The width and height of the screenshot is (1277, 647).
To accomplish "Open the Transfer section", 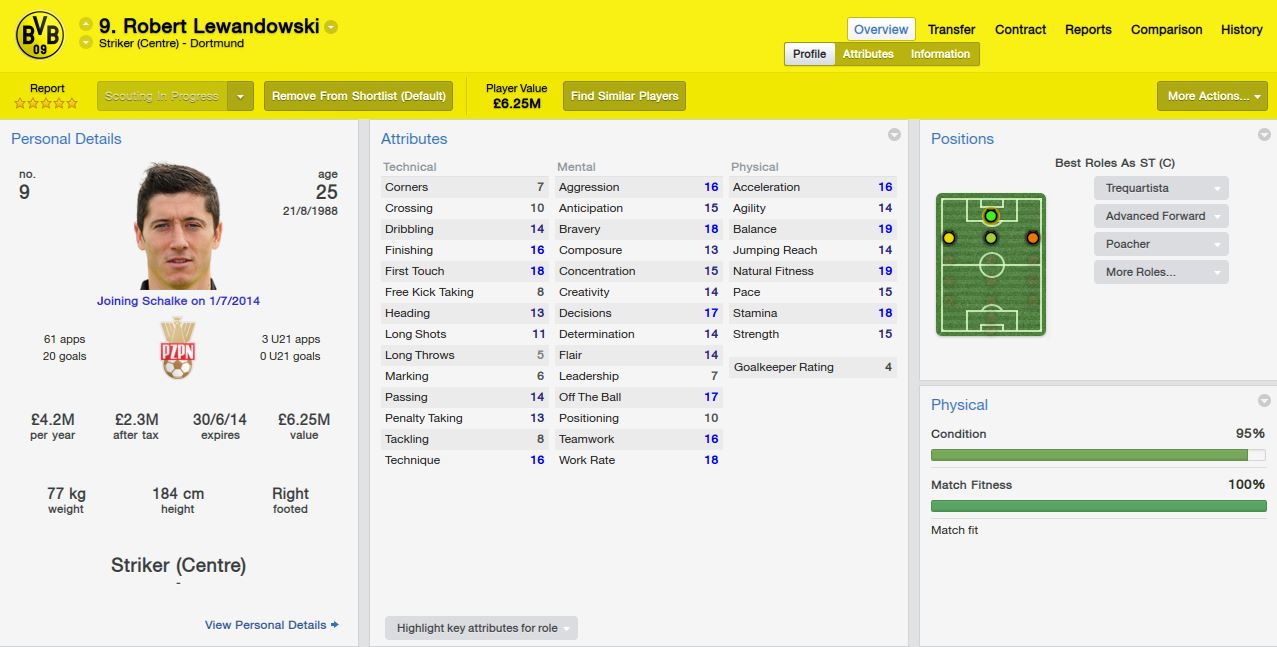I will [951, 29].
